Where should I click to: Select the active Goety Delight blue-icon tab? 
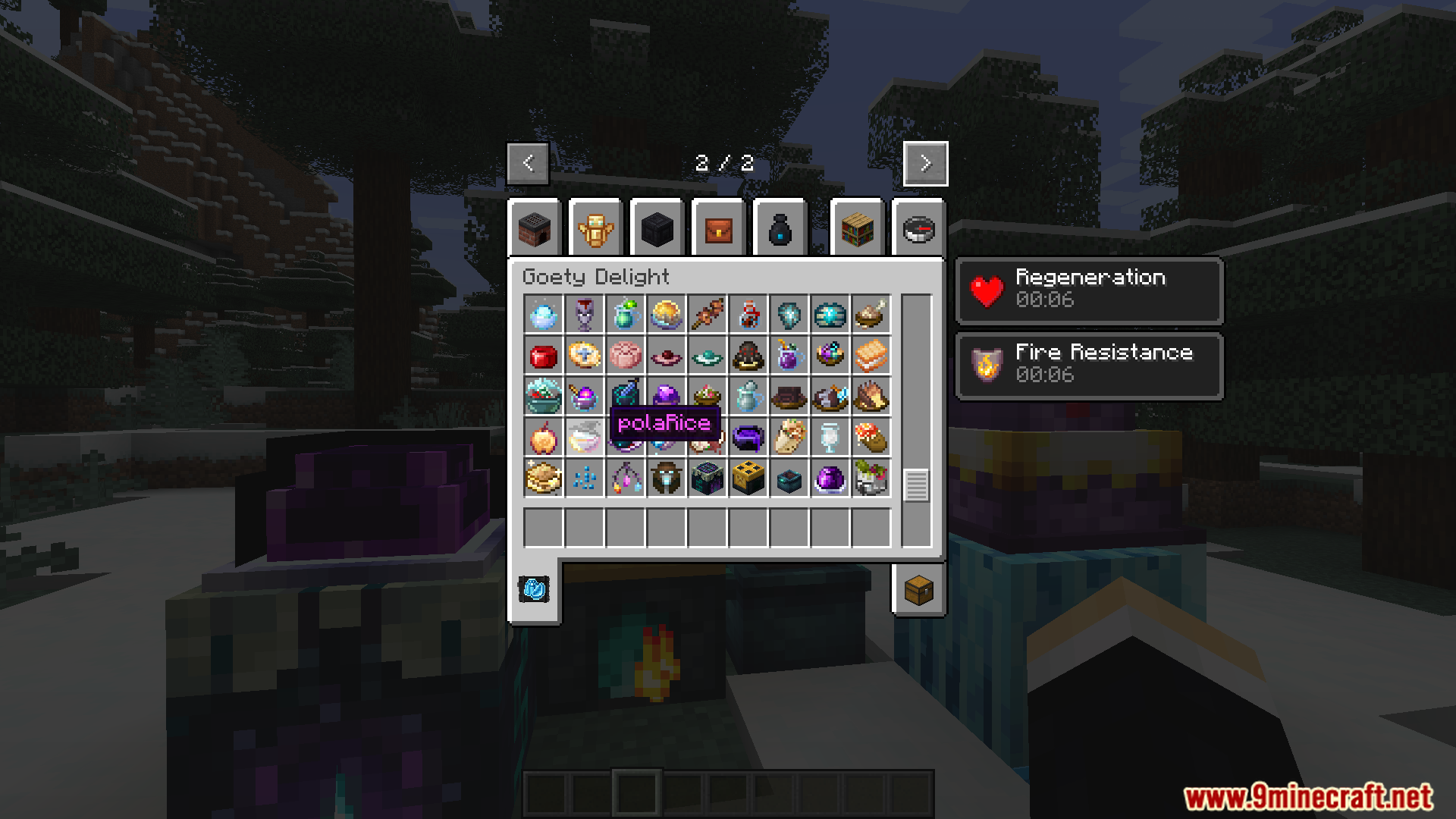point(534,589)
